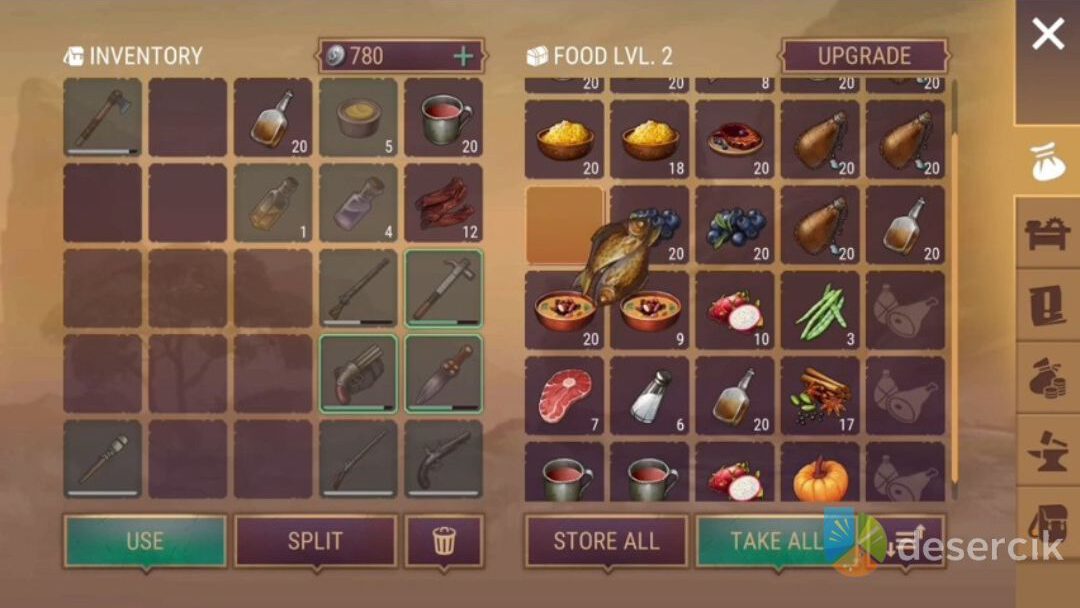Add coins with the plus button
The width and height of the screenshot is (1080, 608).
coord(463,56)
